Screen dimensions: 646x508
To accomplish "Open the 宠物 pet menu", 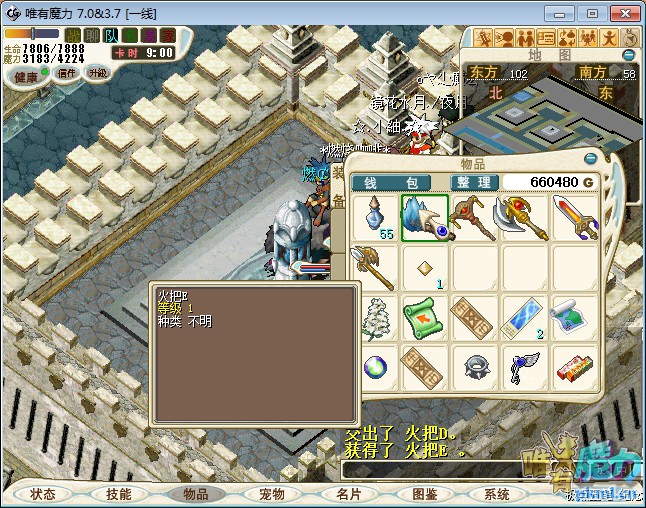I will tap(272, 494).
